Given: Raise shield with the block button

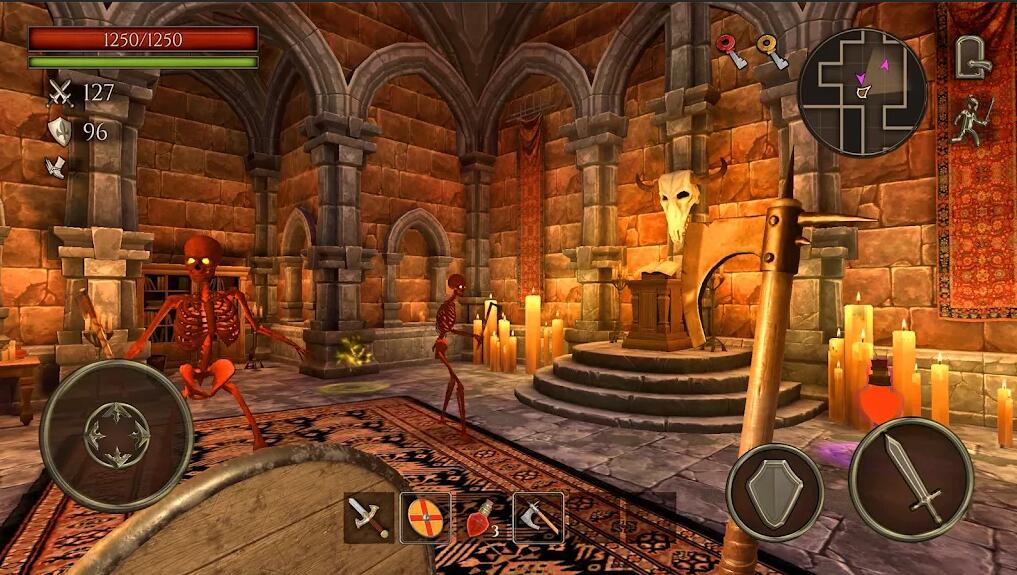Looking at the screenshot, I should pyautogui.click(x=775, y=492).
